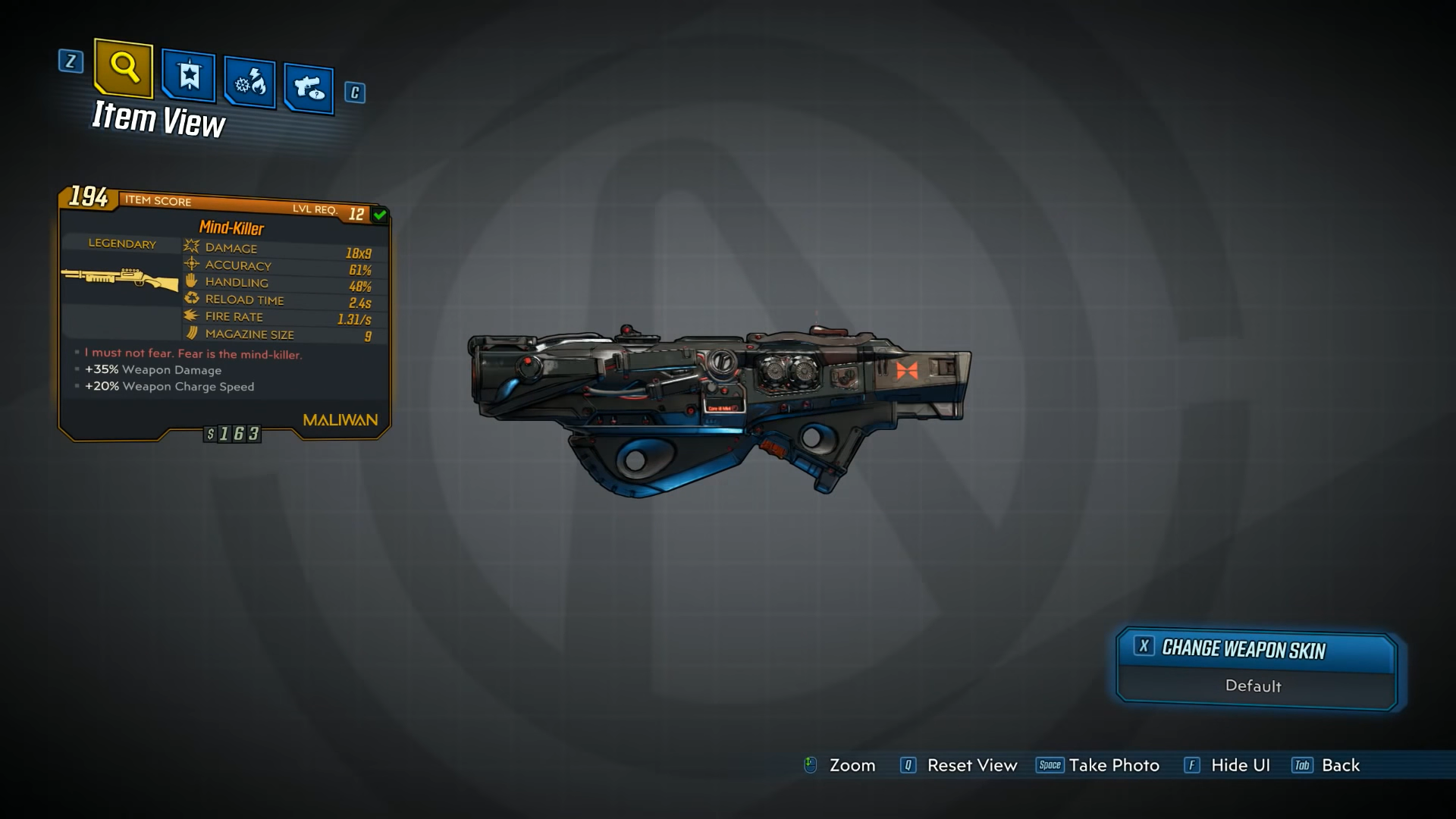Toggle the green level requirement checkmark

378,215
